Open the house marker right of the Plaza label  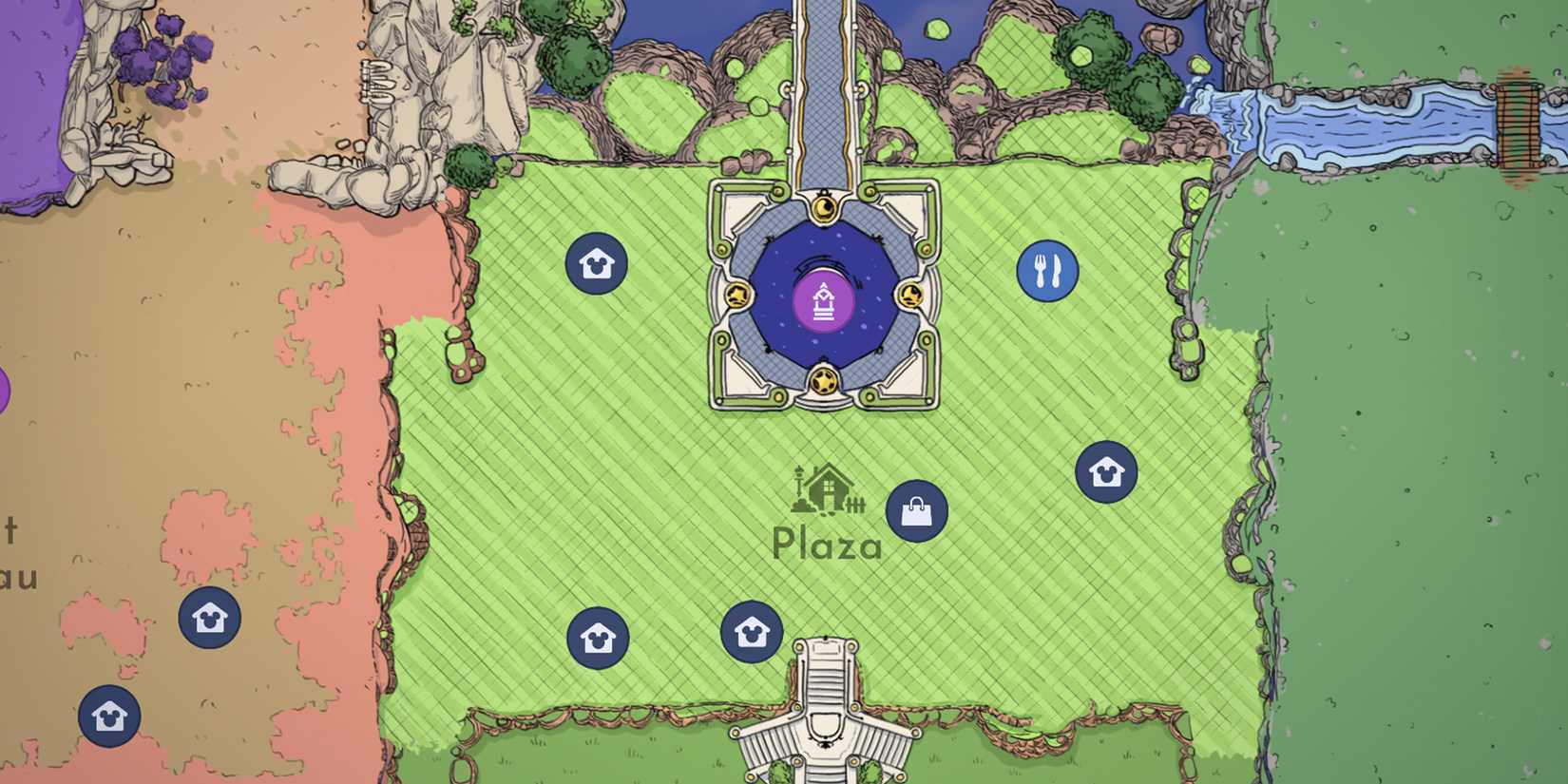coord(1105,470)
